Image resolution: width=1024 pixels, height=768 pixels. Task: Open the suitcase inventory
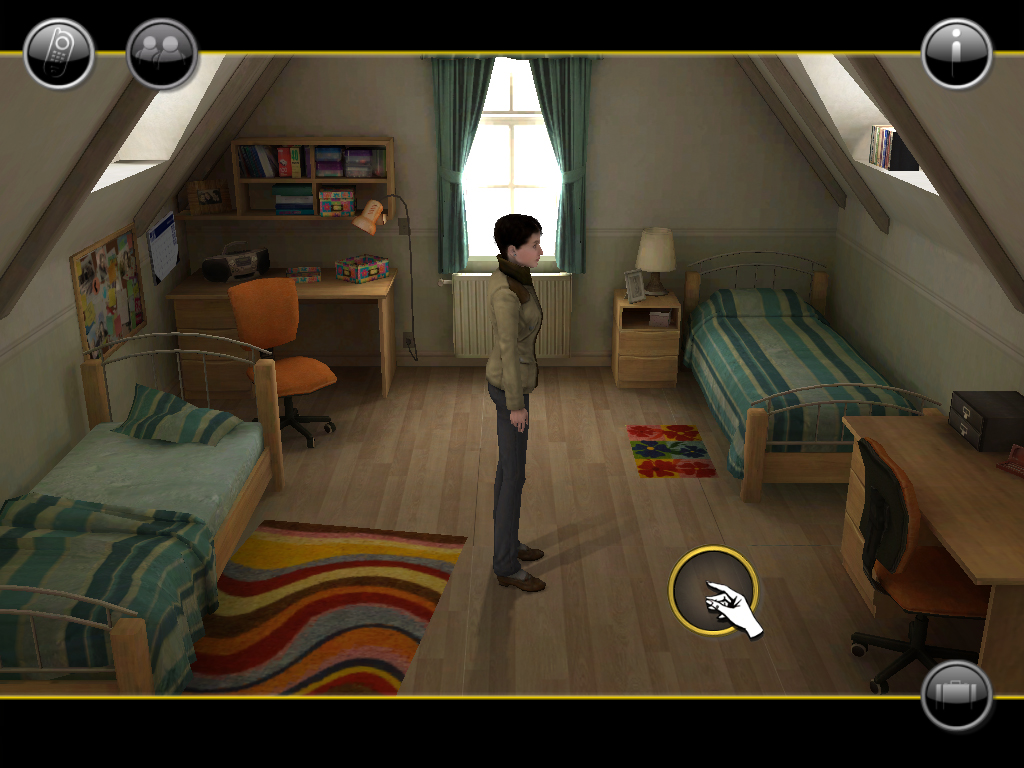pos(957,694)
